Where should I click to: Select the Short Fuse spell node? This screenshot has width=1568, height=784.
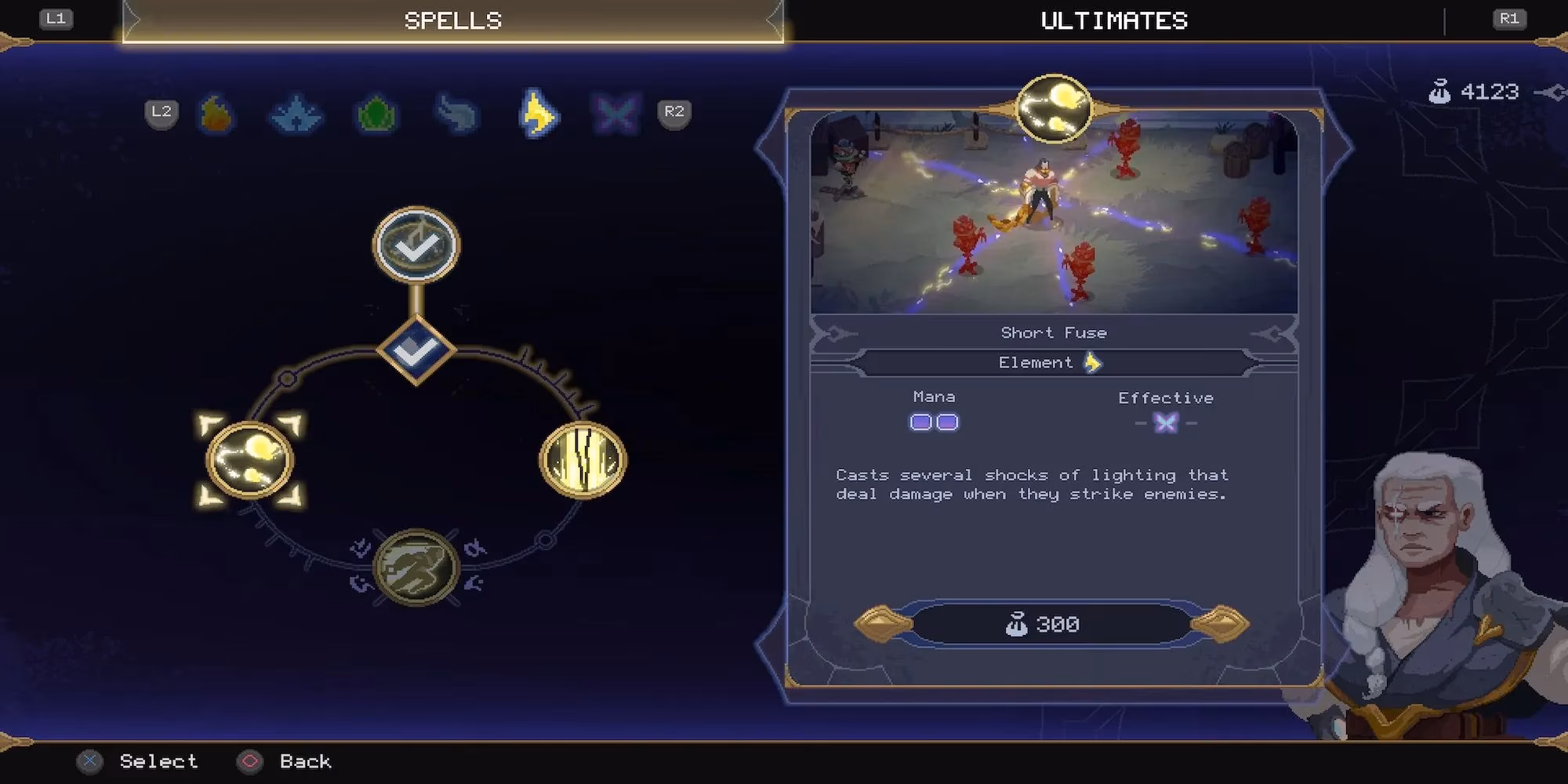pyautogui.click(x=249, y=460)
